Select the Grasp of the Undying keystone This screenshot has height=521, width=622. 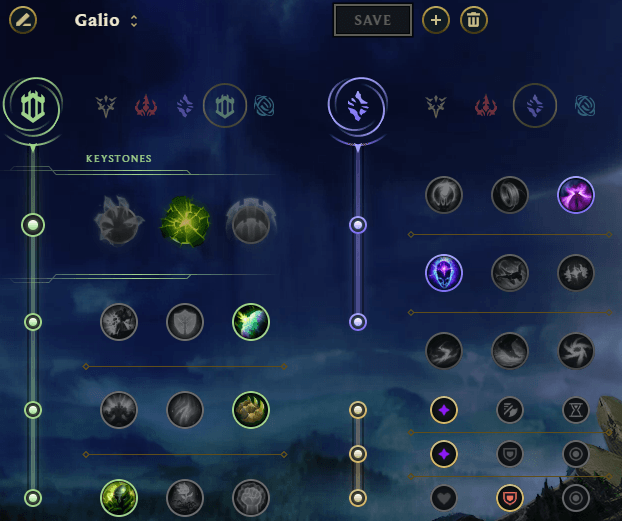pos(119,221)
